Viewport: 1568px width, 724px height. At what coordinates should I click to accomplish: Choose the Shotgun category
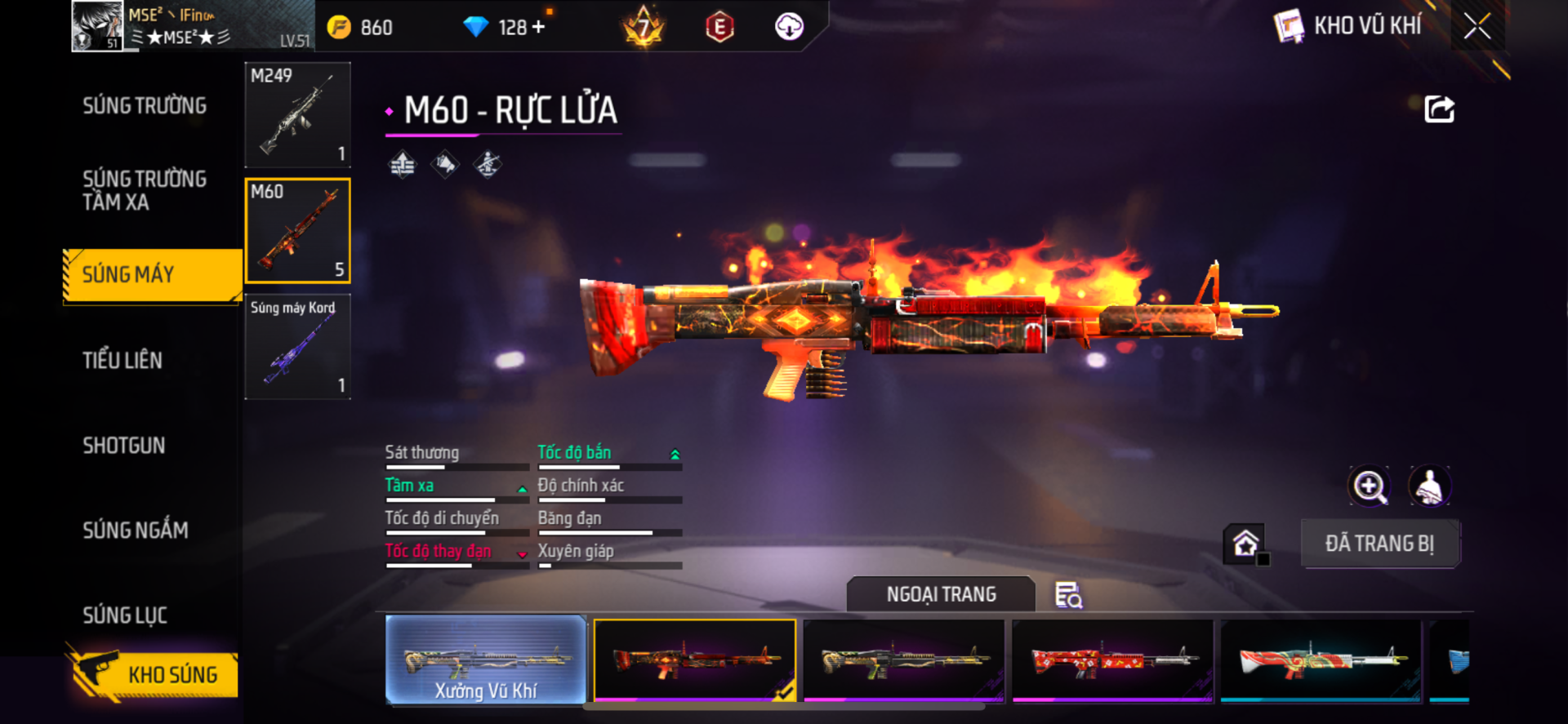pos(124,446)
